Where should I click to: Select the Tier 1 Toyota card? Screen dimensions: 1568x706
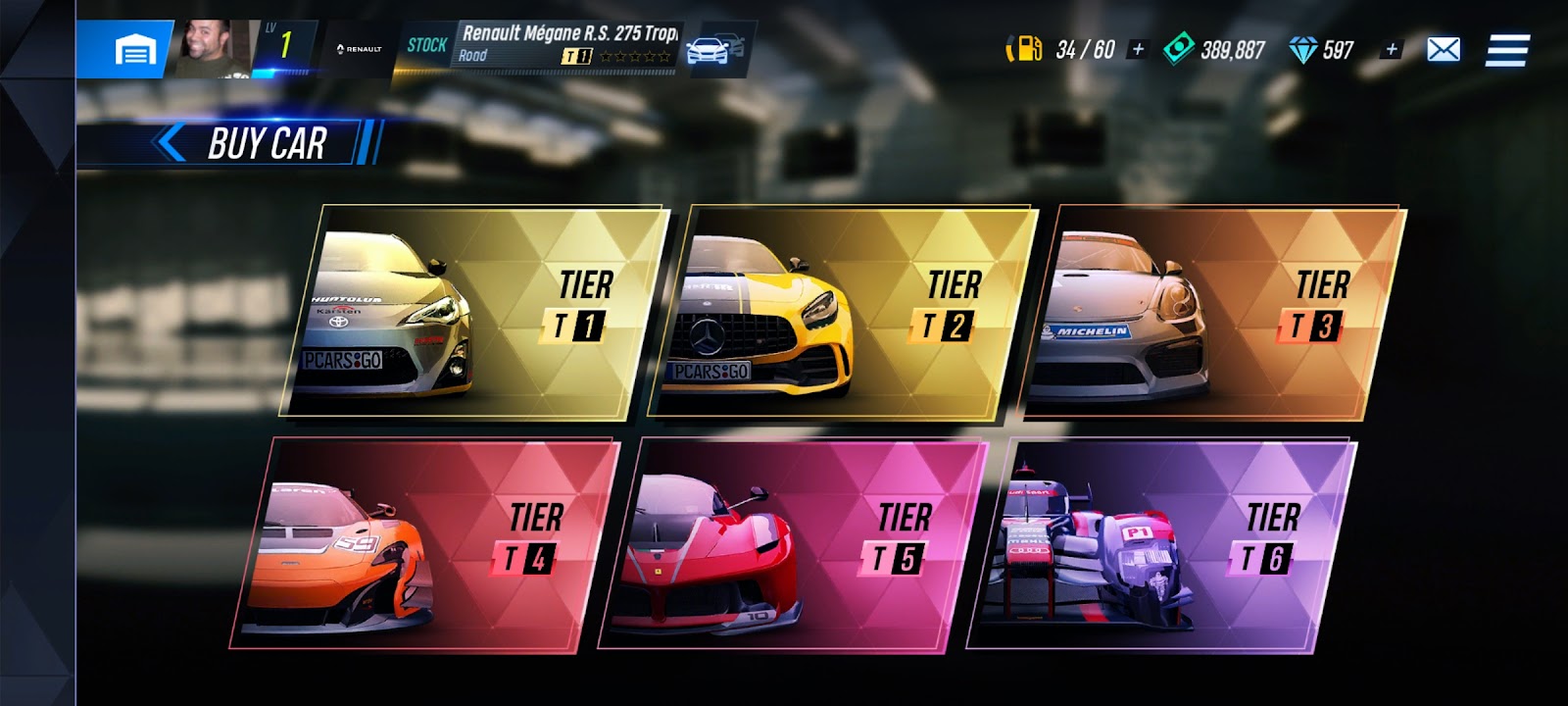(x=475, y=310)
